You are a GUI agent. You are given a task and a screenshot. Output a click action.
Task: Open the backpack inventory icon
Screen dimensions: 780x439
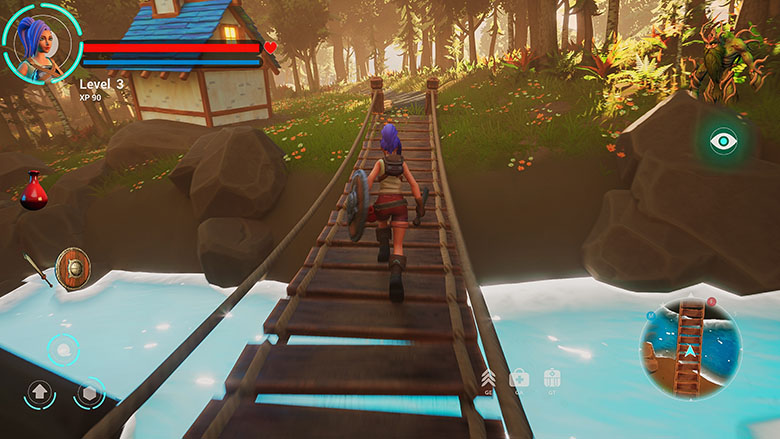tap(552, 378)
